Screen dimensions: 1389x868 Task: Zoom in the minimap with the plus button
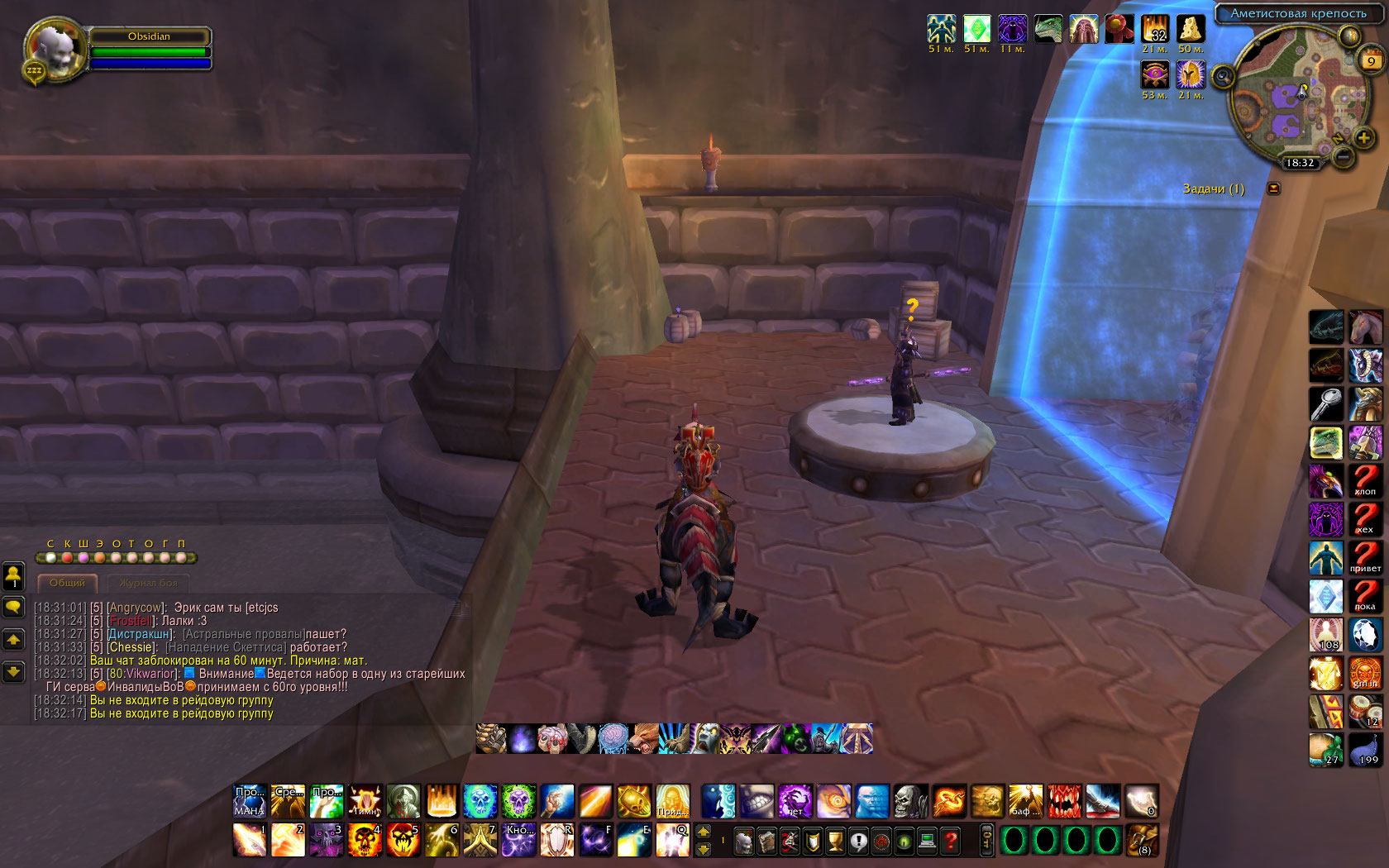[x=1363, y=137]
